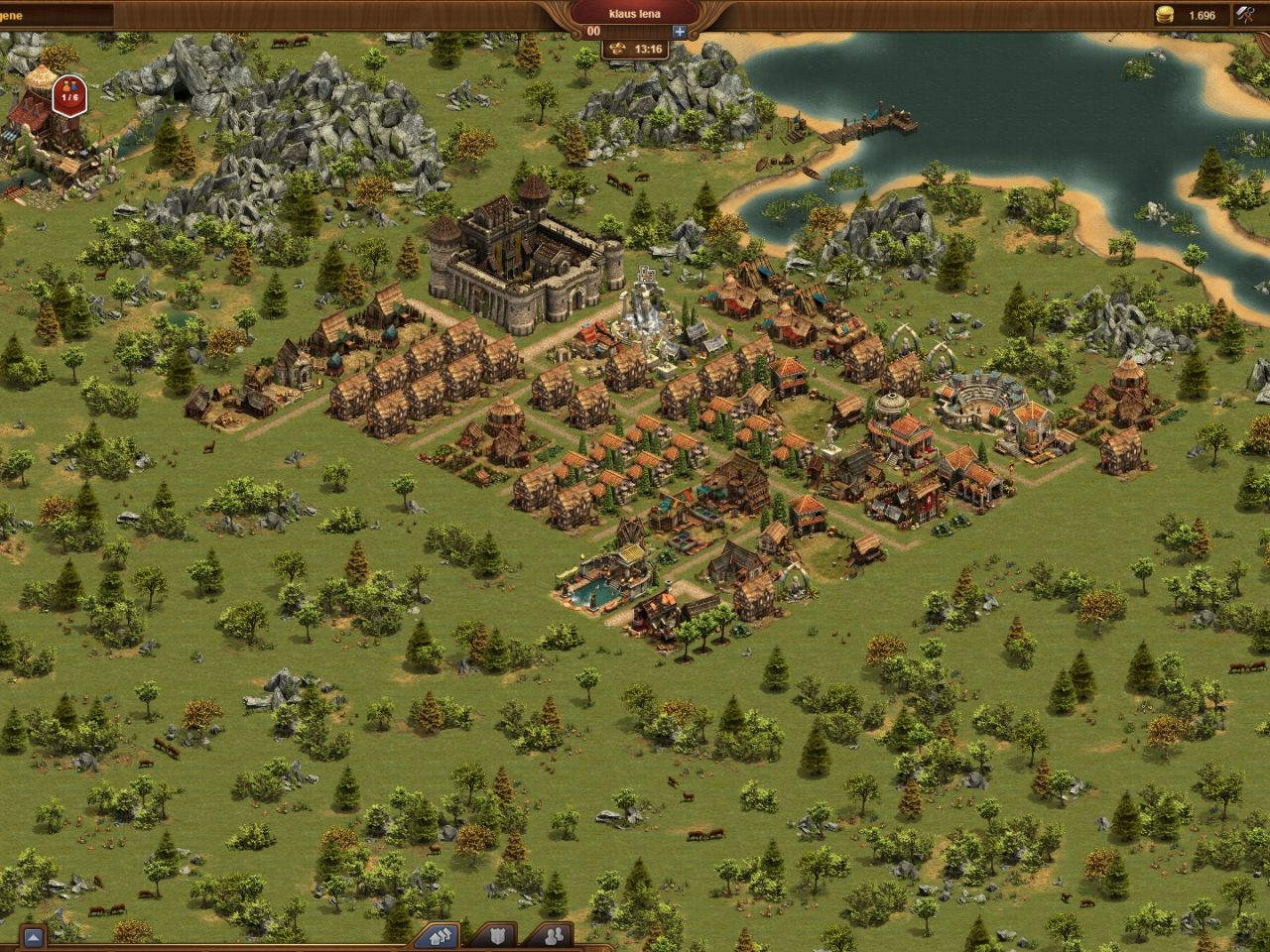1270x952 pixels.
Task: Expand the panel with the up-arrow button
Action: click(34, 936)
